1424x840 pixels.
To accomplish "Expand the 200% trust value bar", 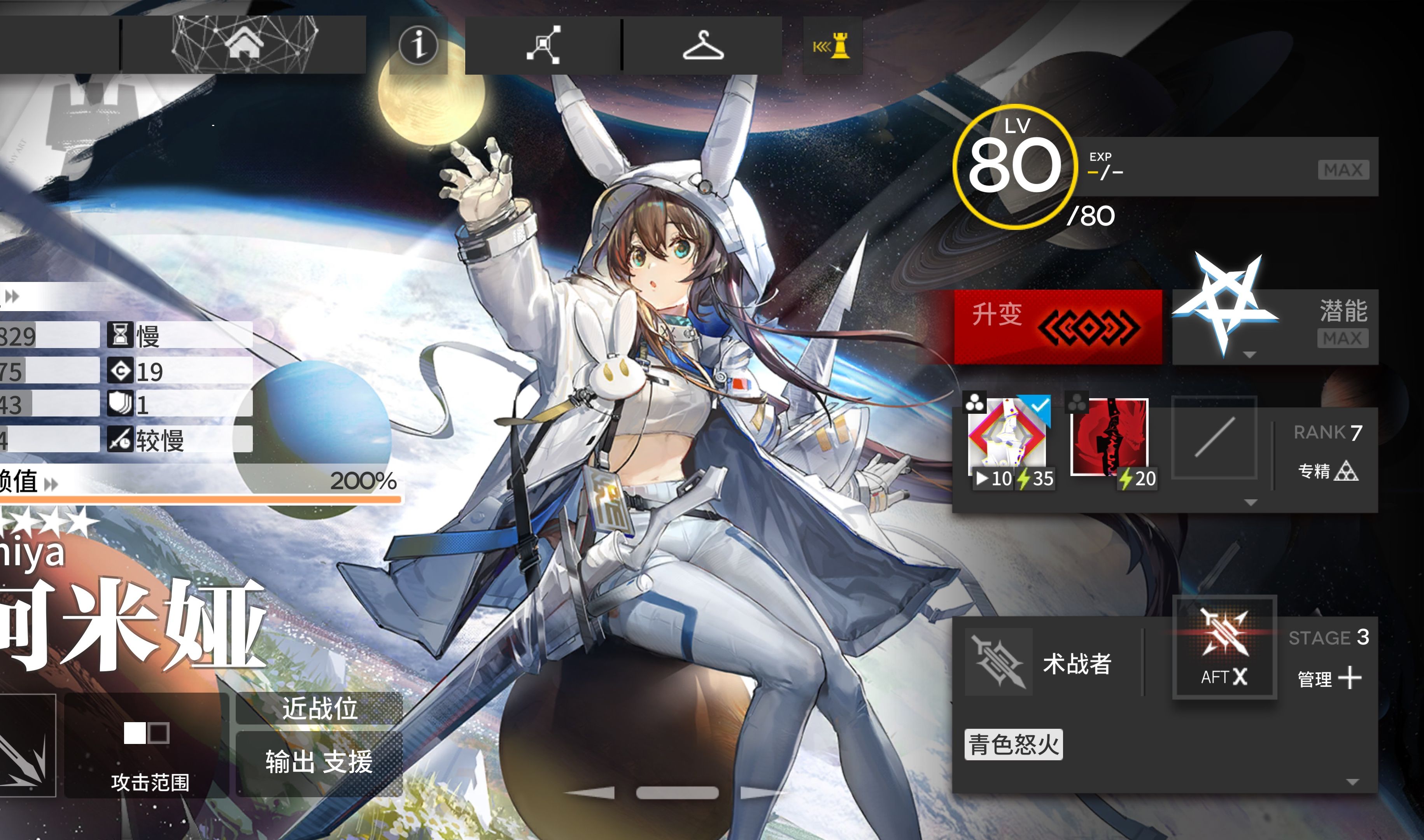I will pyautogui.click(x=198, y=482).
